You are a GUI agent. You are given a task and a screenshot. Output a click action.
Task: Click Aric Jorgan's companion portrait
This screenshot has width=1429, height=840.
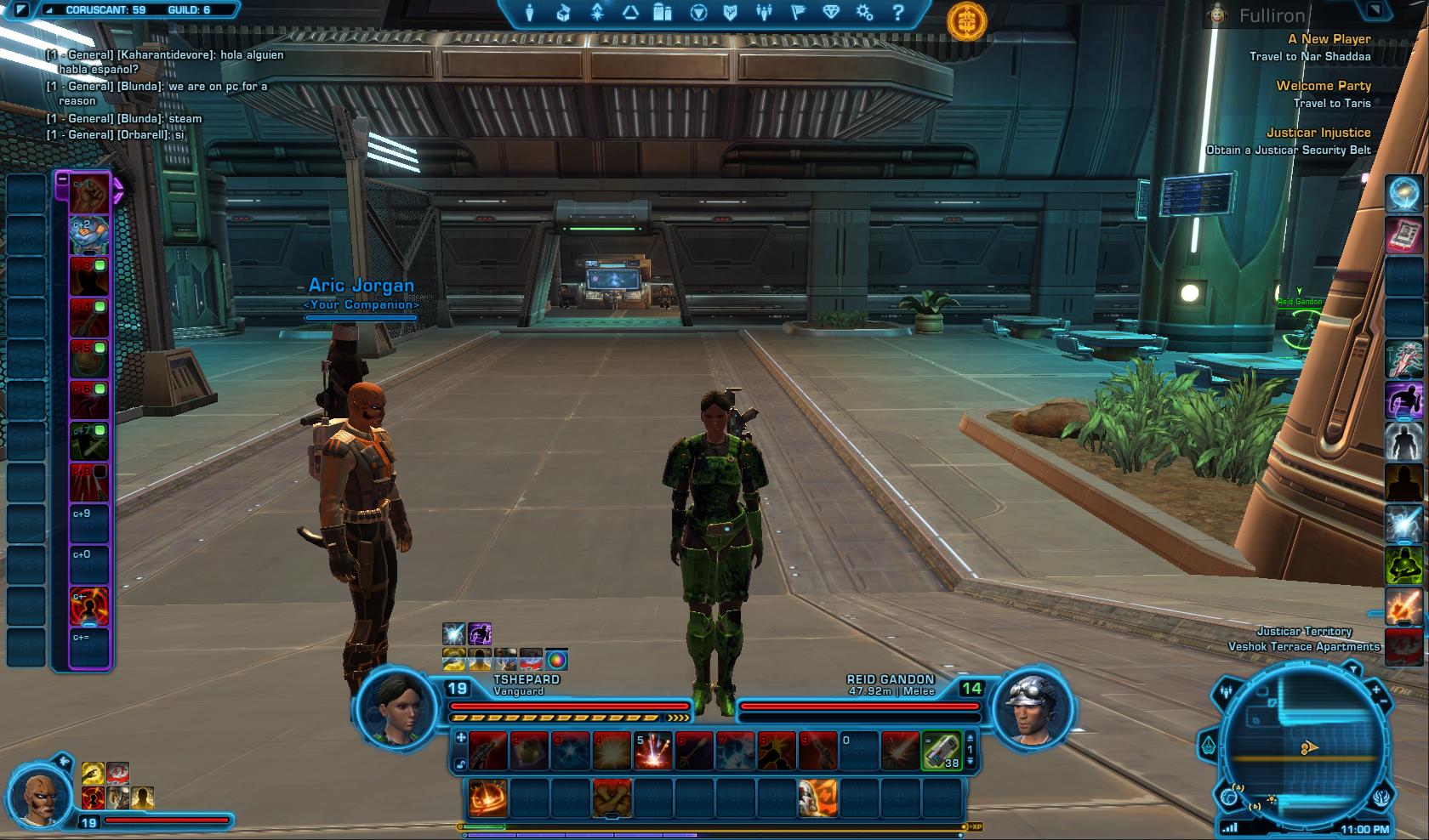(40, 799)
